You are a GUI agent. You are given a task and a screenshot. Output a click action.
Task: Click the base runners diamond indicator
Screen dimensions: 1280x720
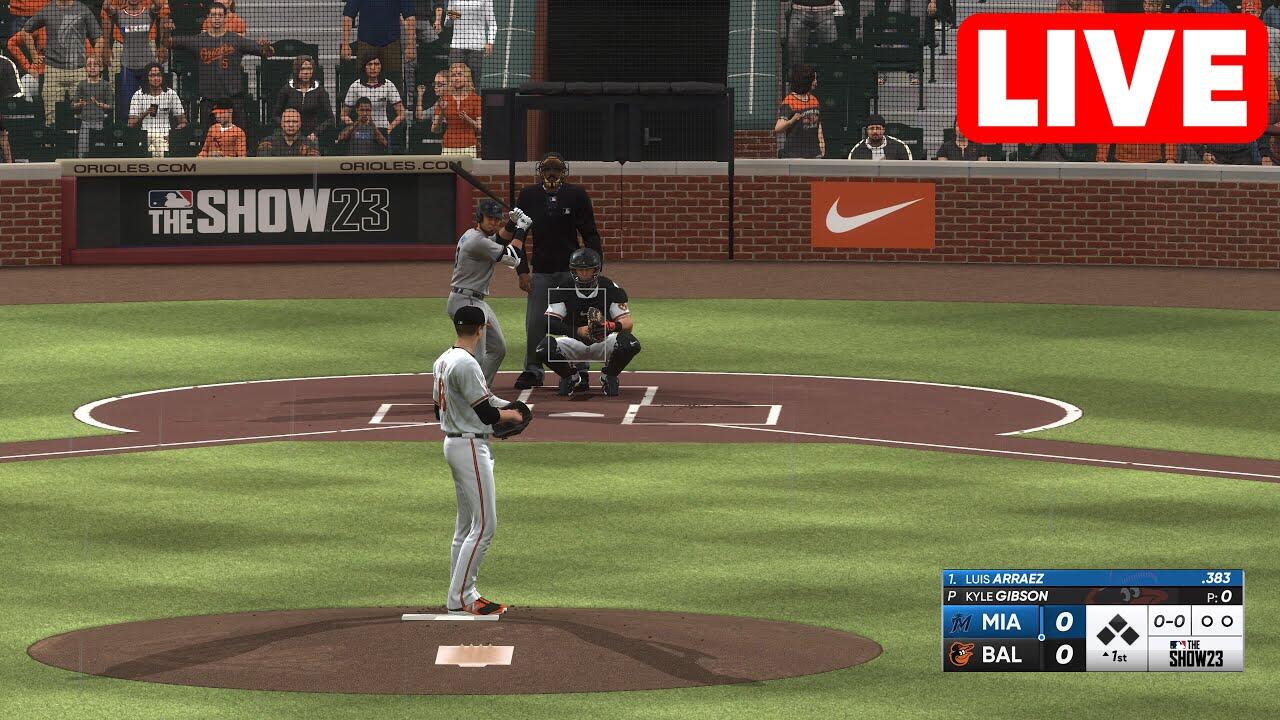(1117, 630)
